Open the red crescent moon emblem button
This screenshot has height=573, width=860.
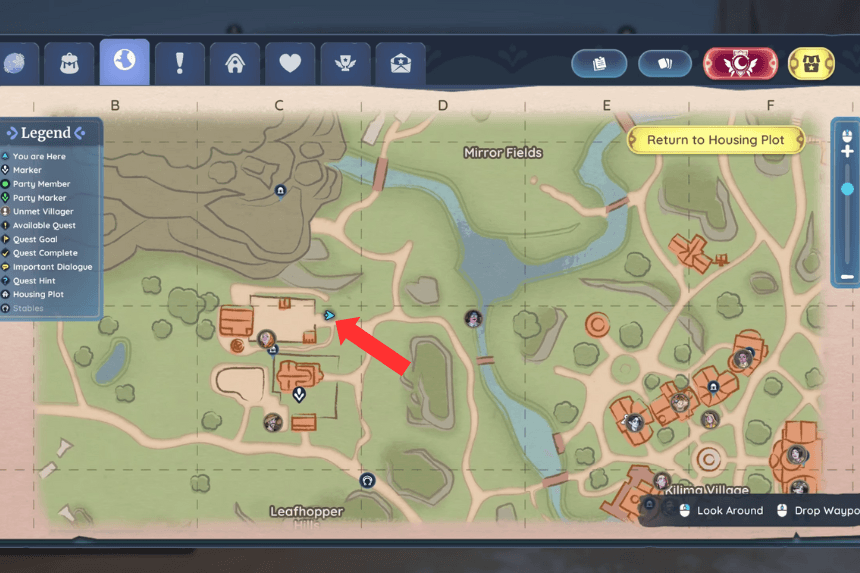coord(741,63)
